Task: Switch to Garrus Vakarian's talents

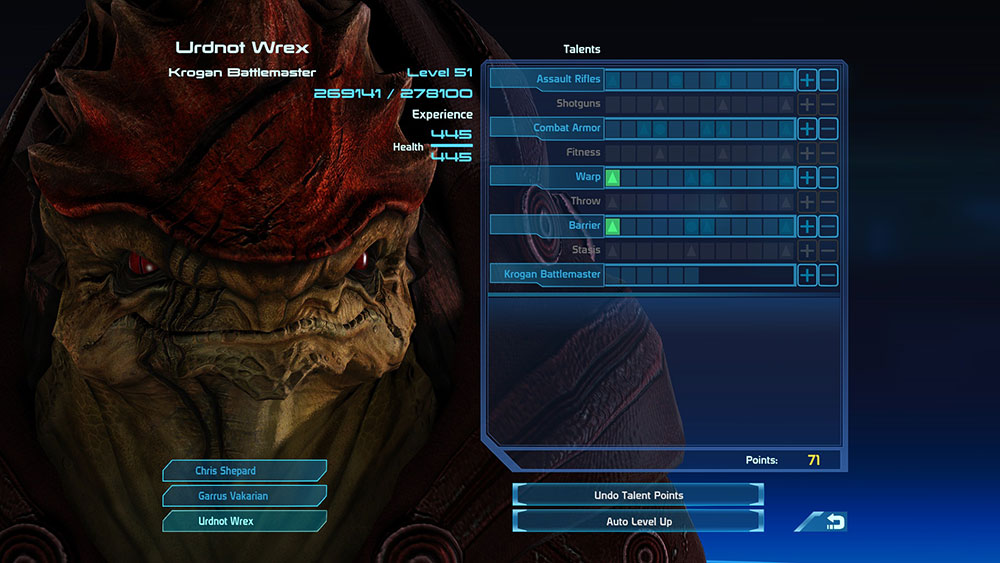Action: point(244,496)
